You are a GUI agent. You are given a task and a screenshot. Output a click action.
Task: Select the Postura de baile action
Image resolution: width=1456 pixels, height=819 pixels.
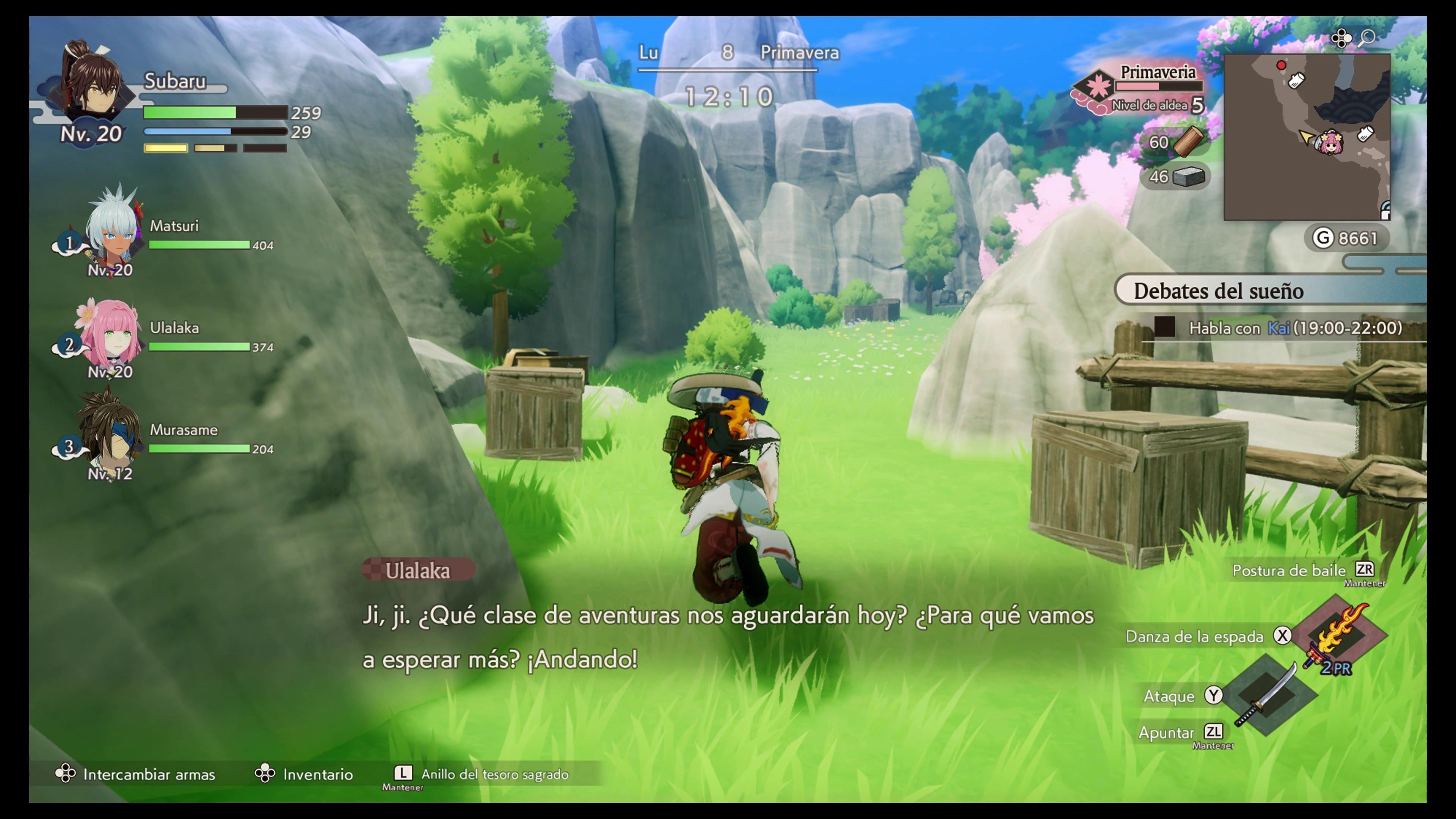(x=1289, y=570)
